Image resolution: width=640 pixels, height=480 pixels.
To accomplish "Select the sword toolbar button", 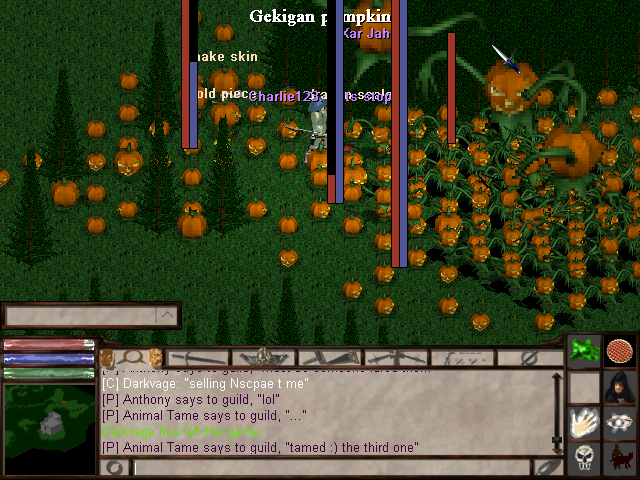I will [198, 357].
